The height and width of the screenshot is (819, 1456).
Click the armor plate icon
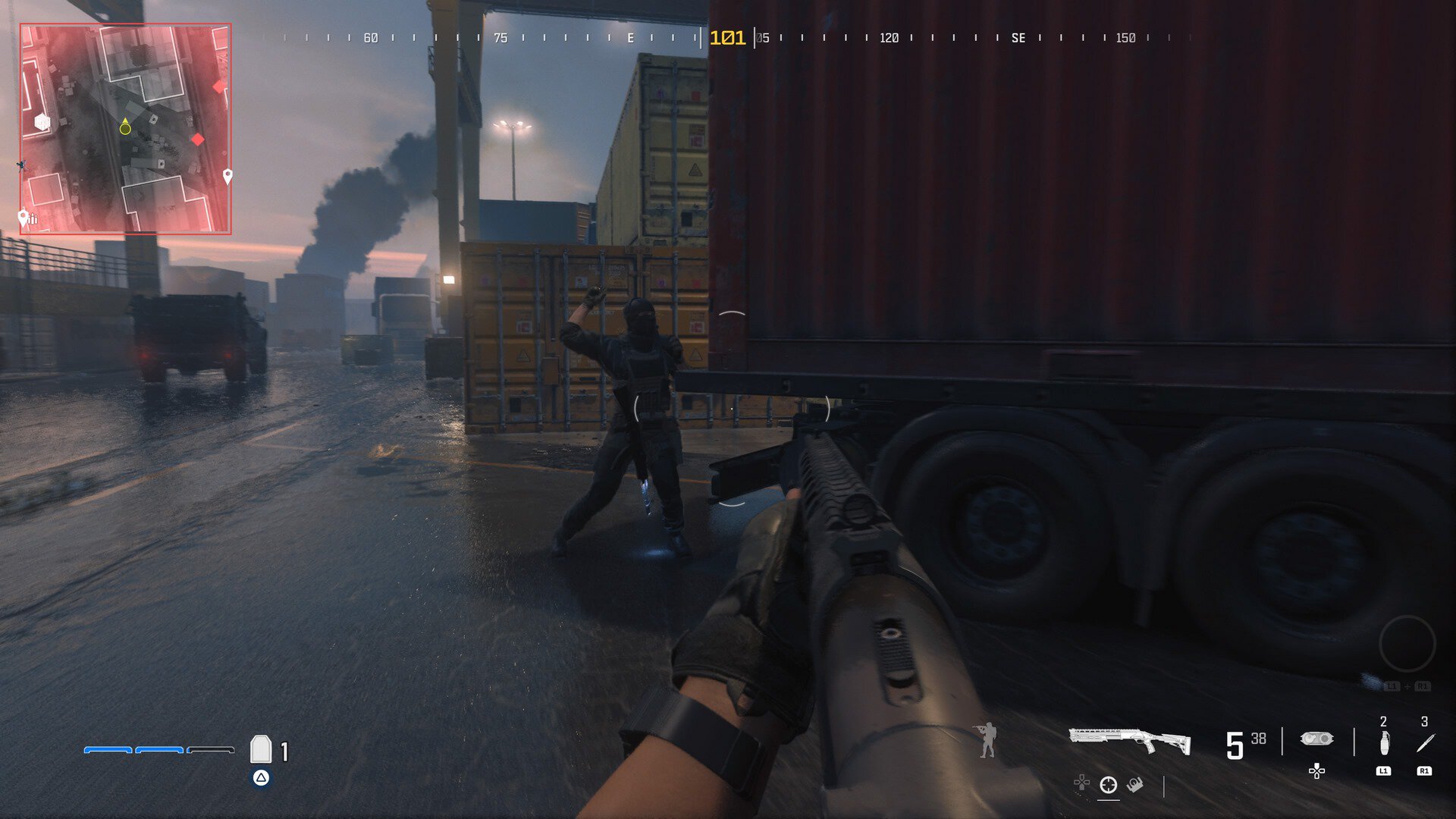click(x=261, y=749)
